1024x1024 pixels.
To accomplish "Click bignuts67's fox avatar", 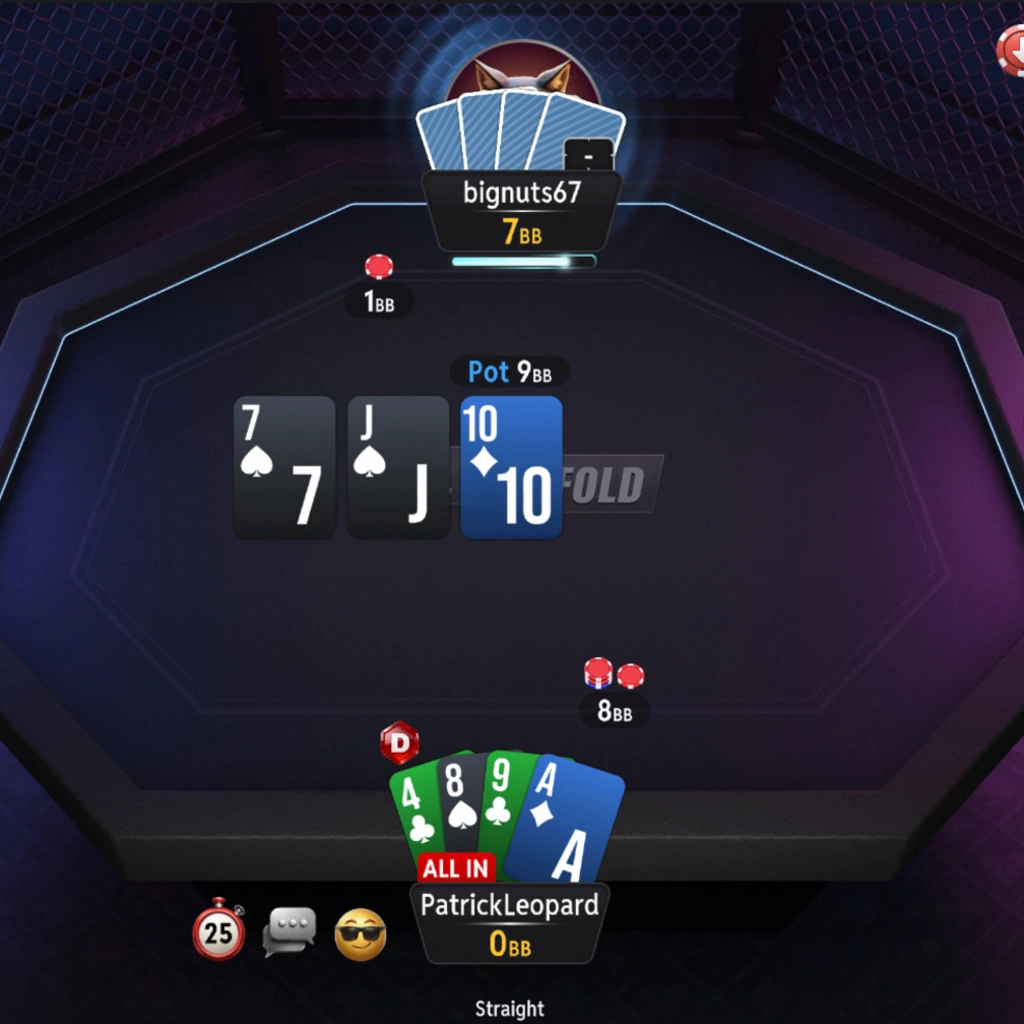I will [x=522, y=78].
